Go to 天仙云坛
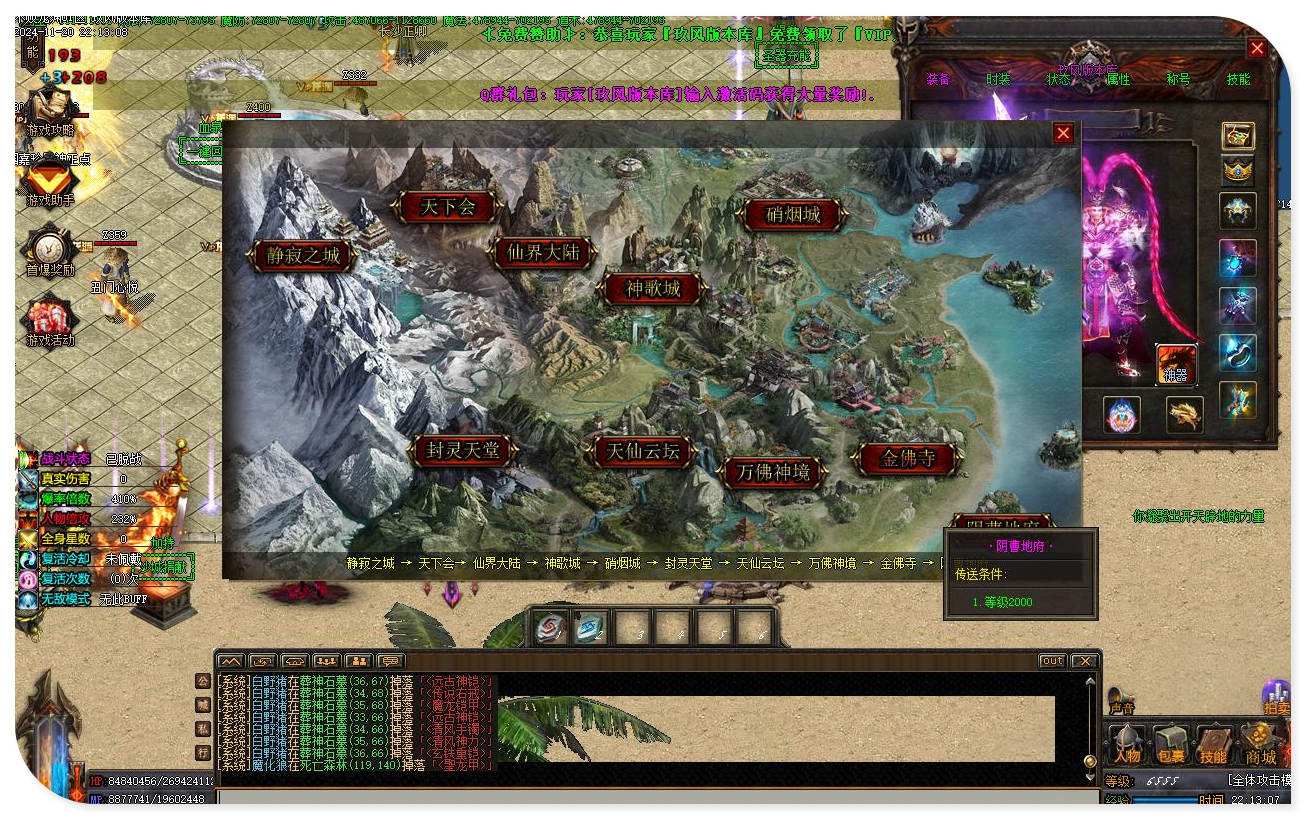Image resolution: width=1306 pixels, height=819 pixels. [x=643, y=452]
